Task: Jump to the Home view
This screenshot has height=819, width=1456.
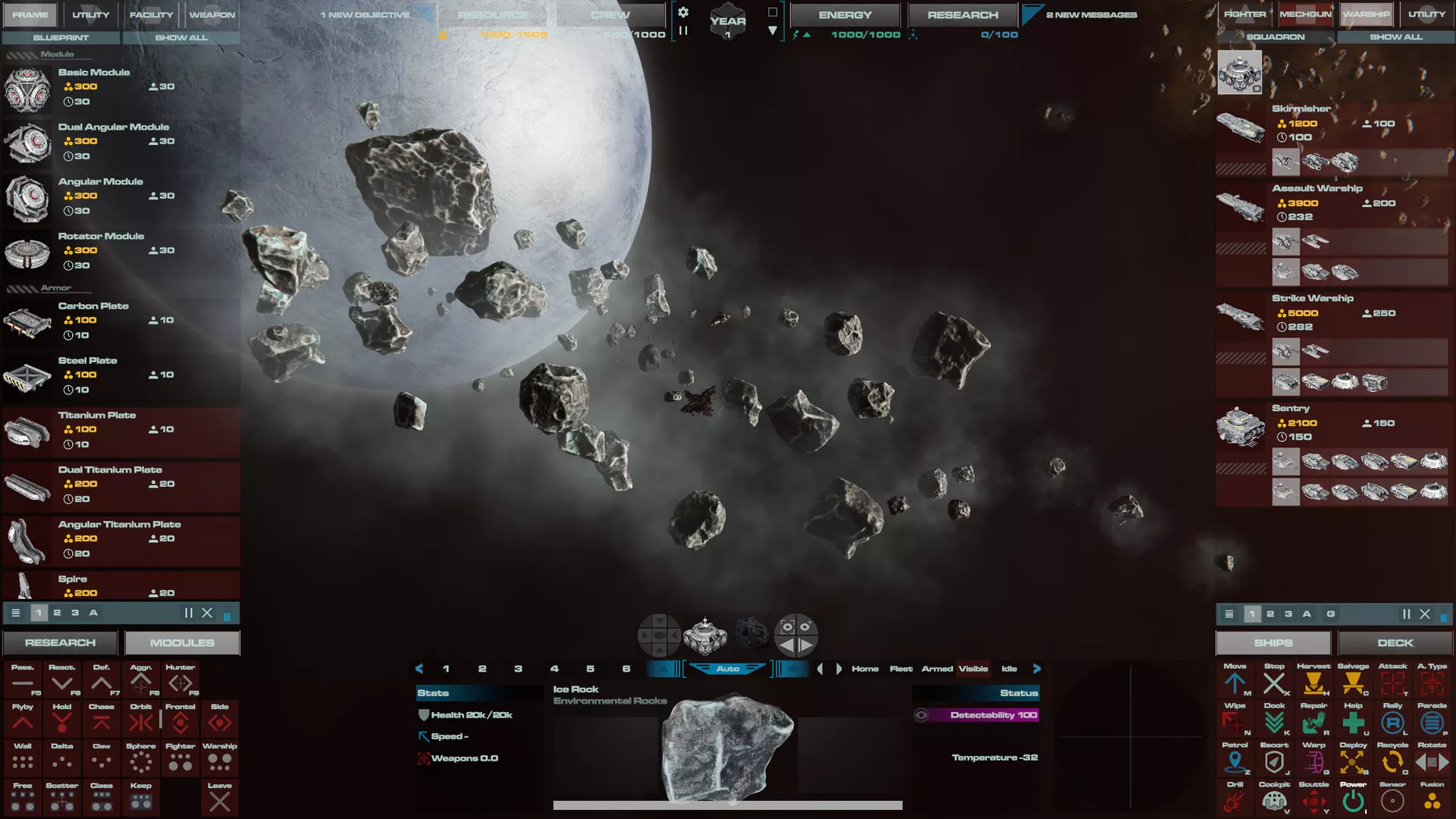Action: click(x=864, y=668)
